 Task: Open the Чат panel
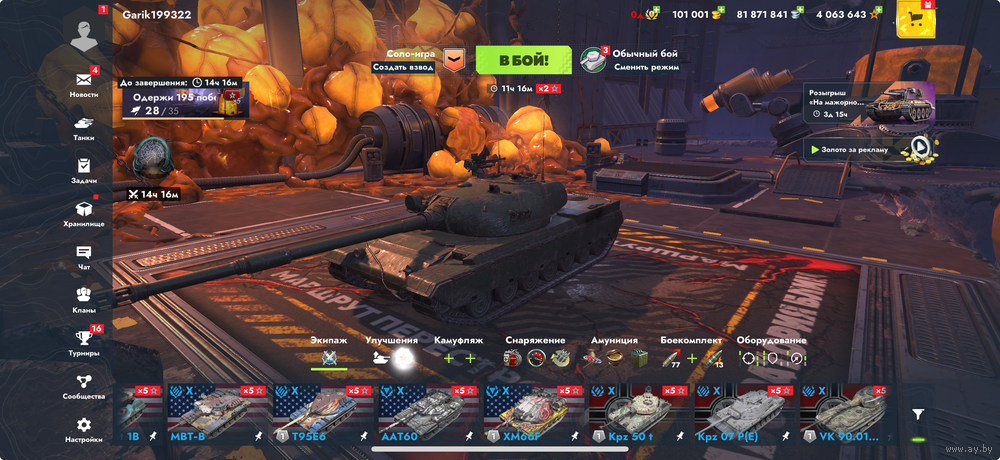[x=84, y=257]
